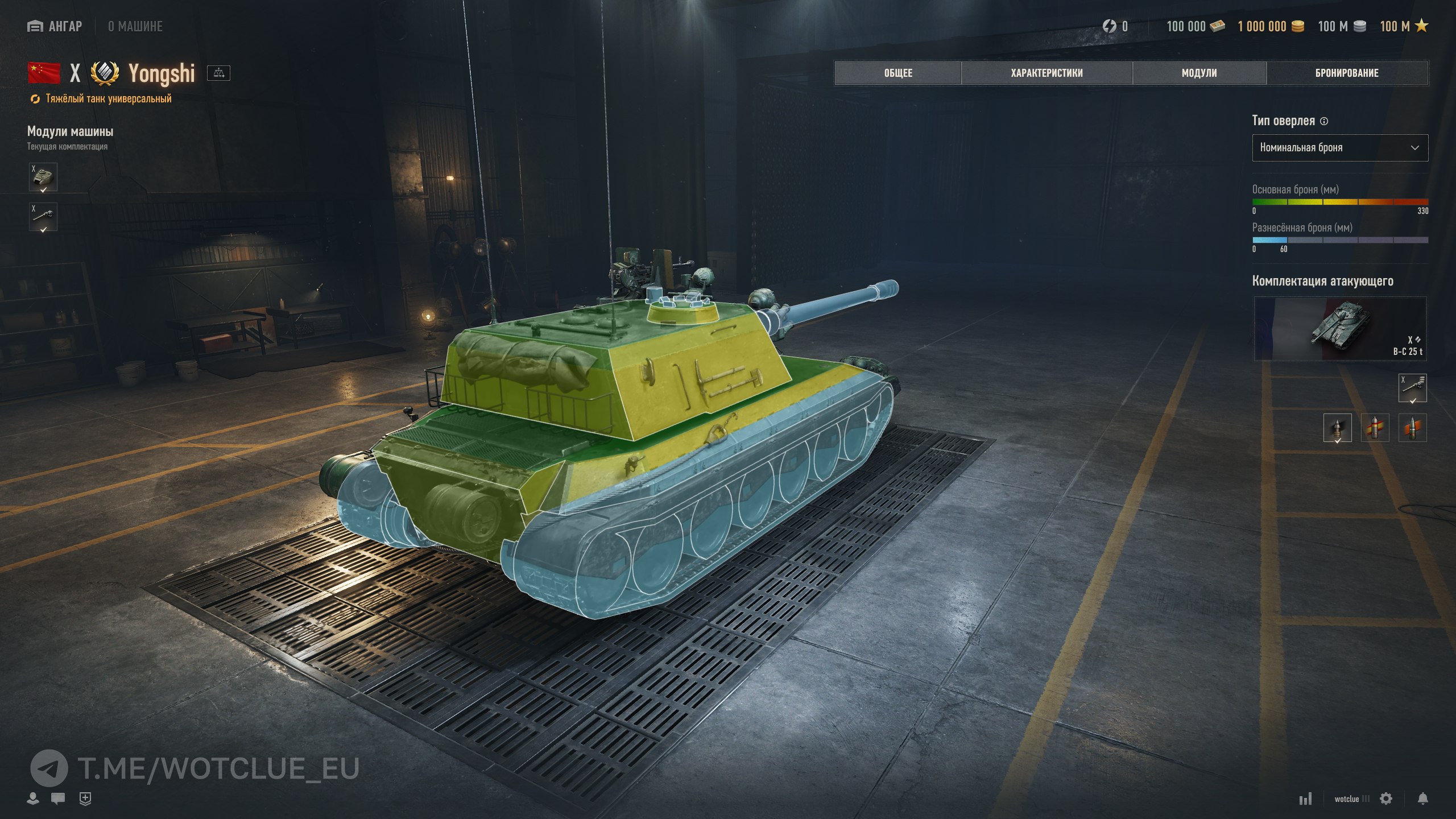Select the attacker's gun module slot
Image resolution: width=1456 pixels, height=819 pixels.
(x=1412, y=388)
